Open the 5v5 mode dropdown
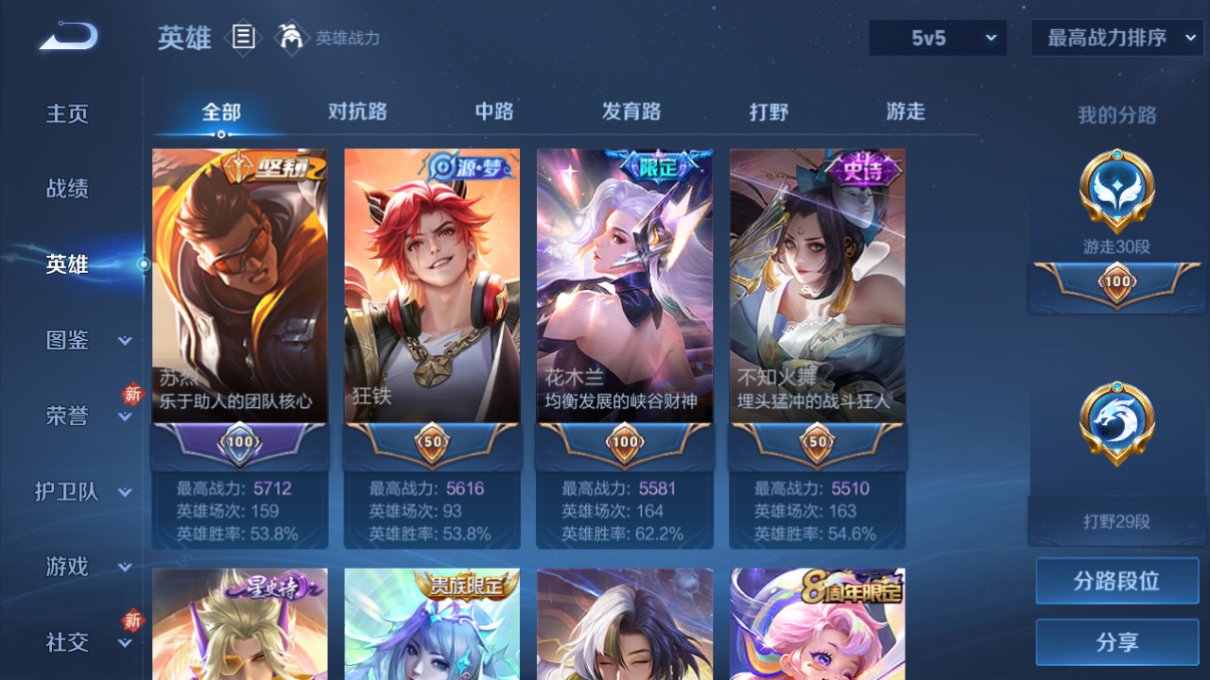 tap(938, 38)
